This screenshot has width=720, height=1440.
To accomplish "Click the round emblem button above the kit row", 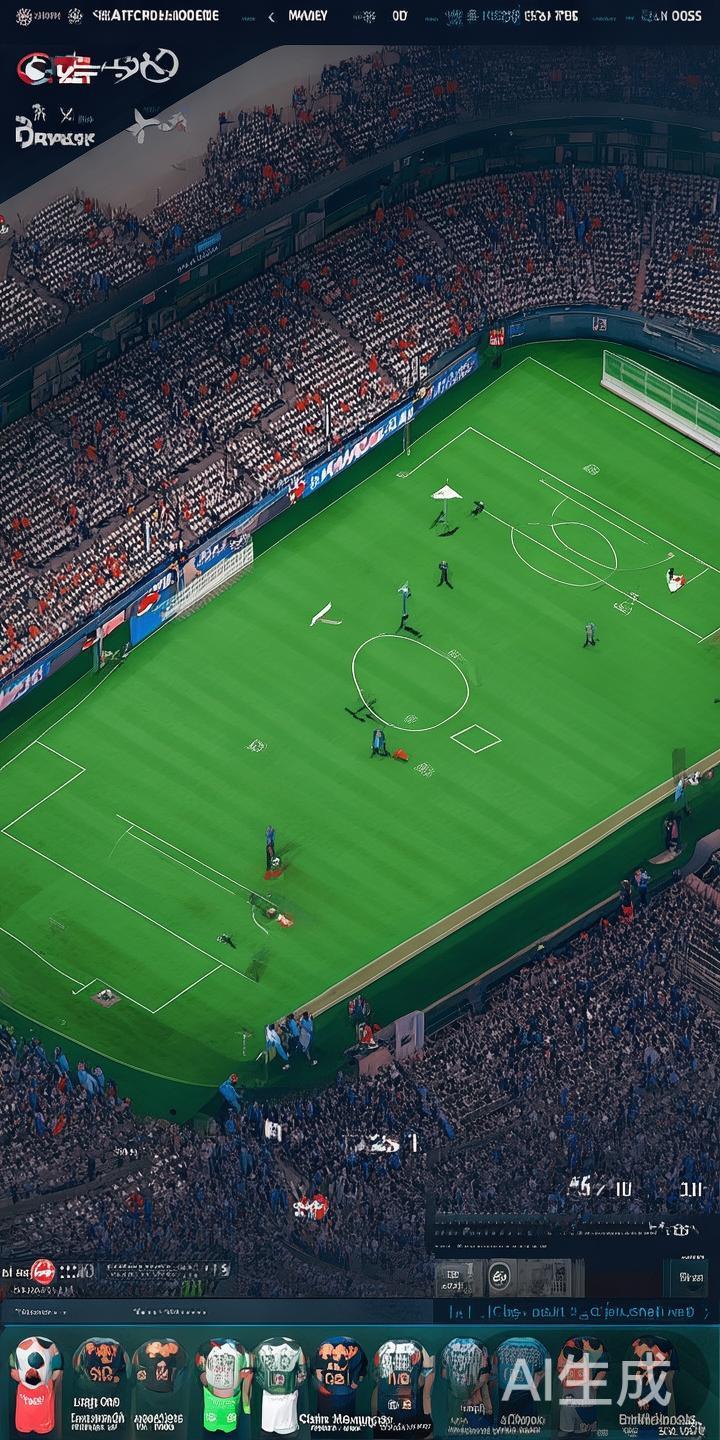I will 499,1275.
